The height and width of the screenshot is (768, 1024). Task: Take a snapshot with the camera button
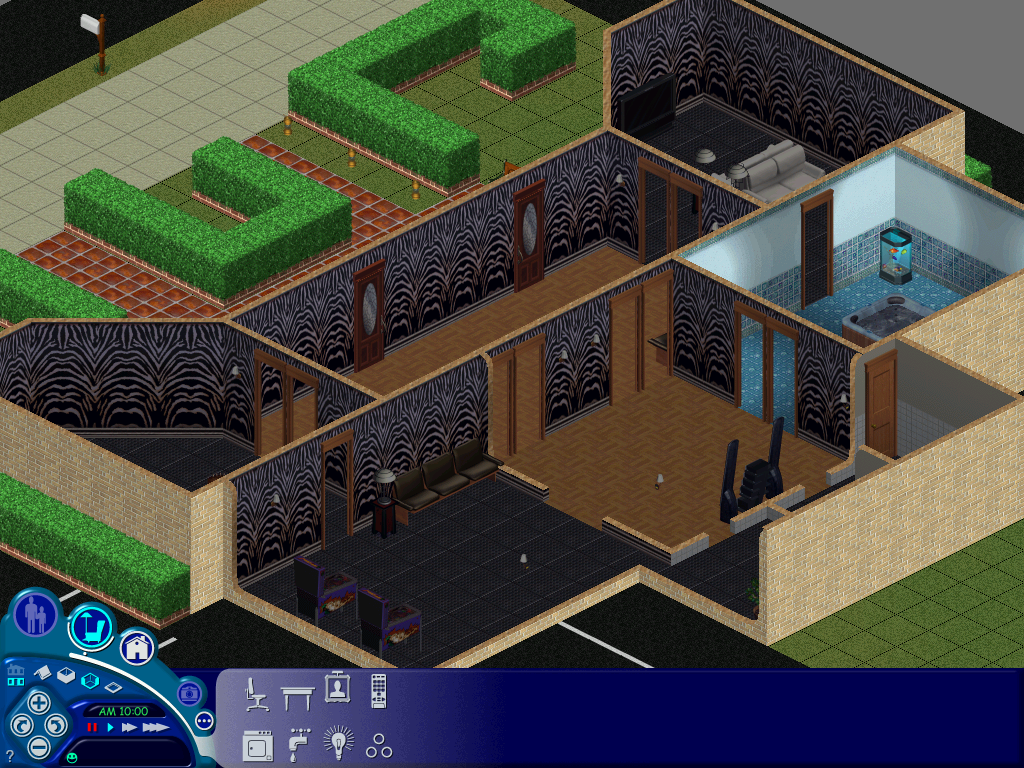[x=188, y=693]
